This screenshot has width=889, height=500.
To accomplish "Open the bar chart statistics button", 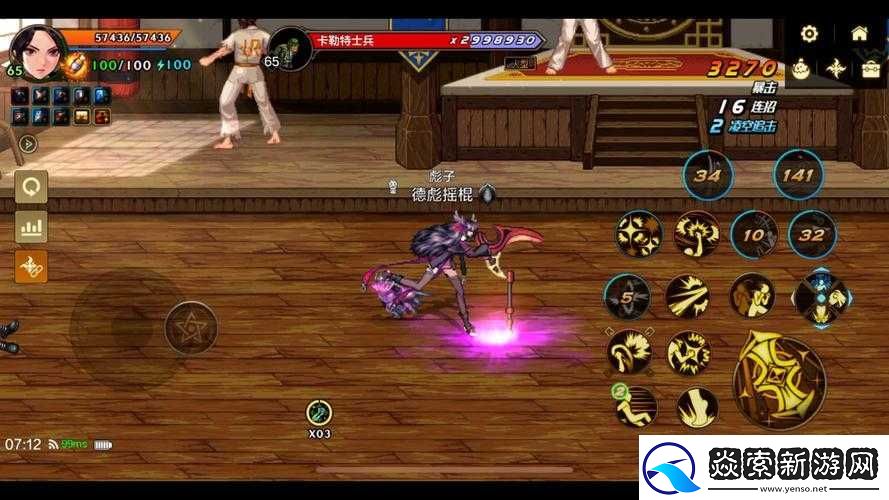I will click(x=31, y=227).
